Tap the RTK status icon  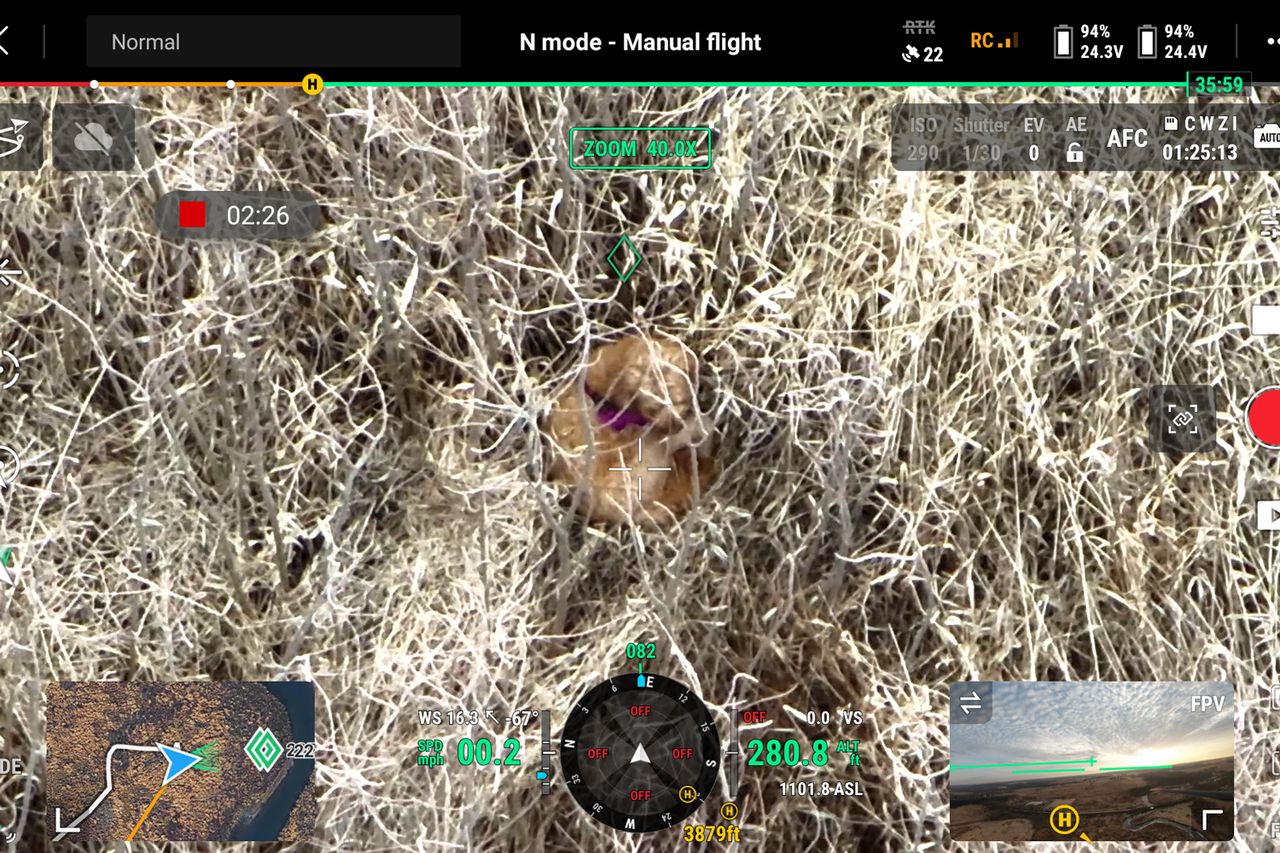pyautogui.click(x=920, y=30)
